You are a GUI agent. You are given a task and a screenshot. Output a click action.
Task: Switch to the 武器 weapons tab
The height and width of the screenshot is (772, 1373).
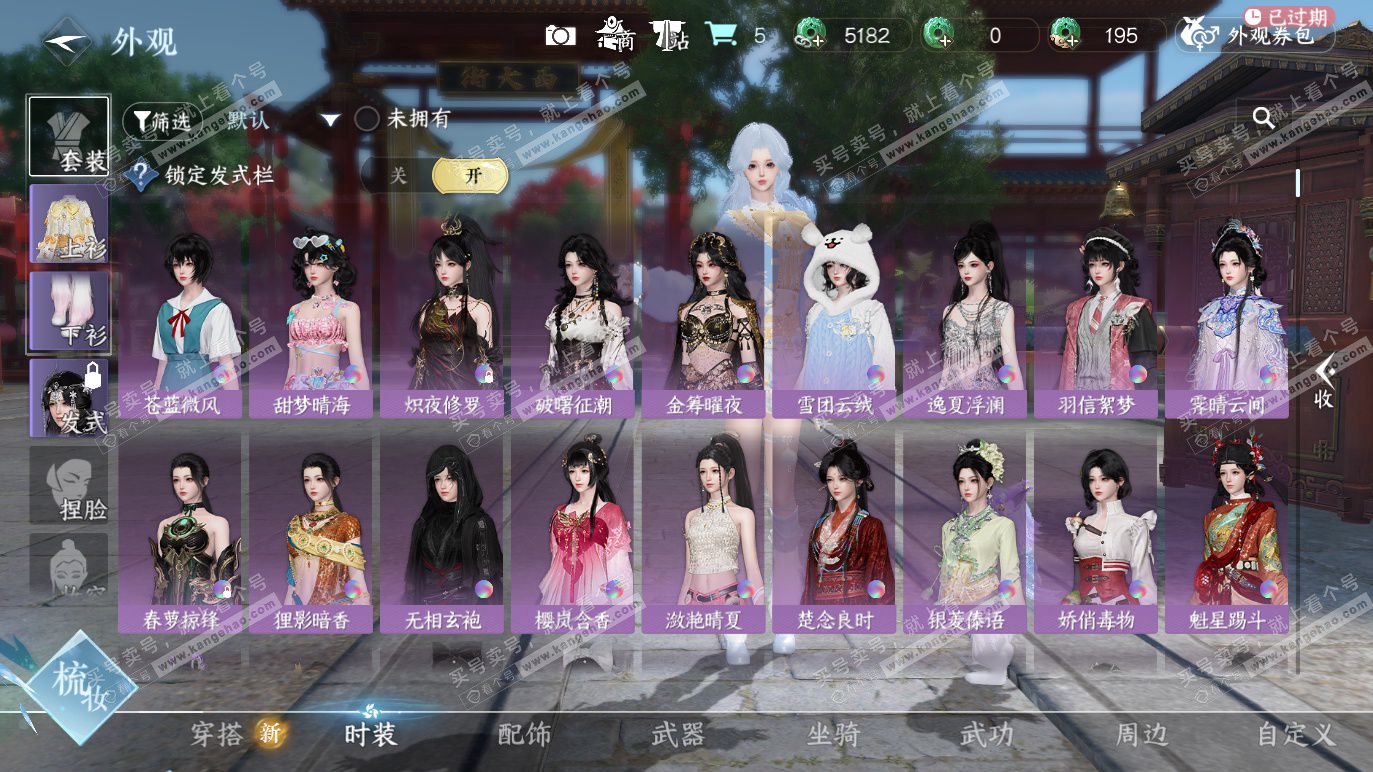[678, 735]
